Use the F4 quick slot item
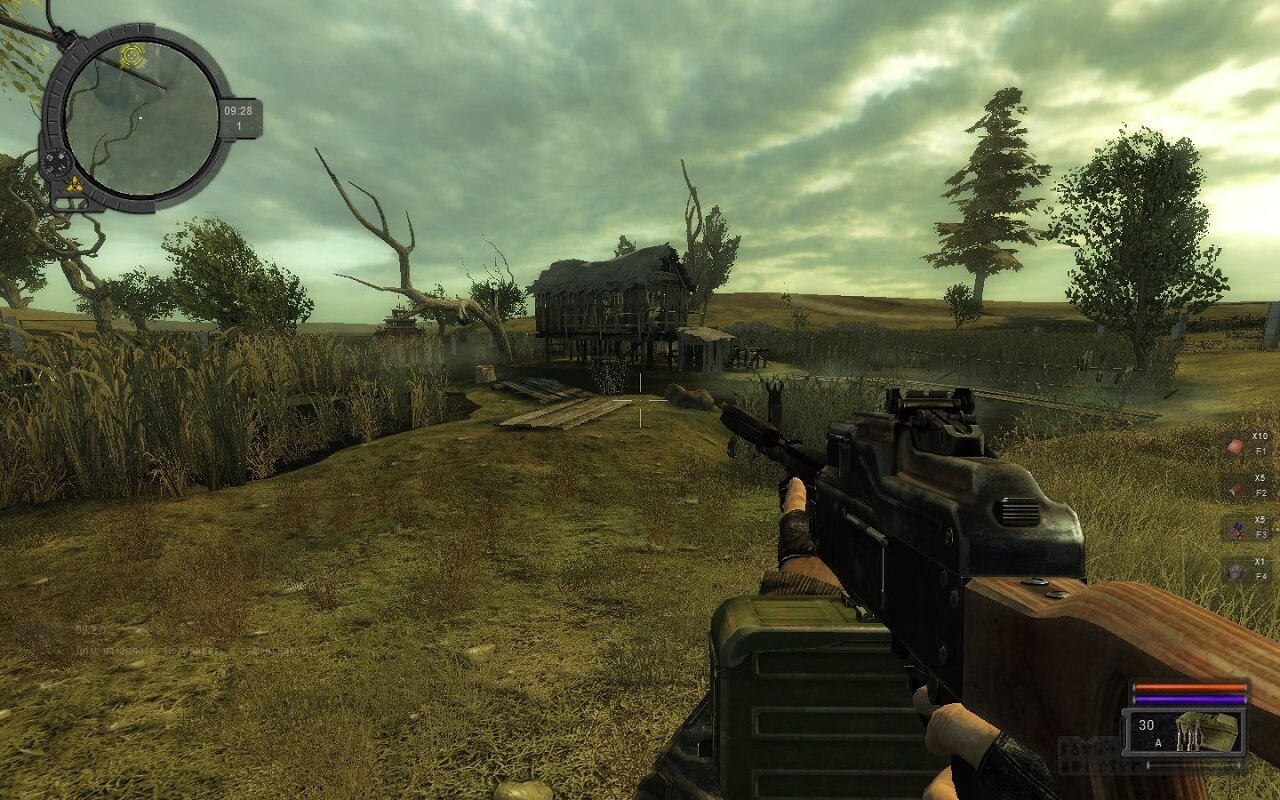This screenshot has width=1280, height=800. (x=1236, y=571)
